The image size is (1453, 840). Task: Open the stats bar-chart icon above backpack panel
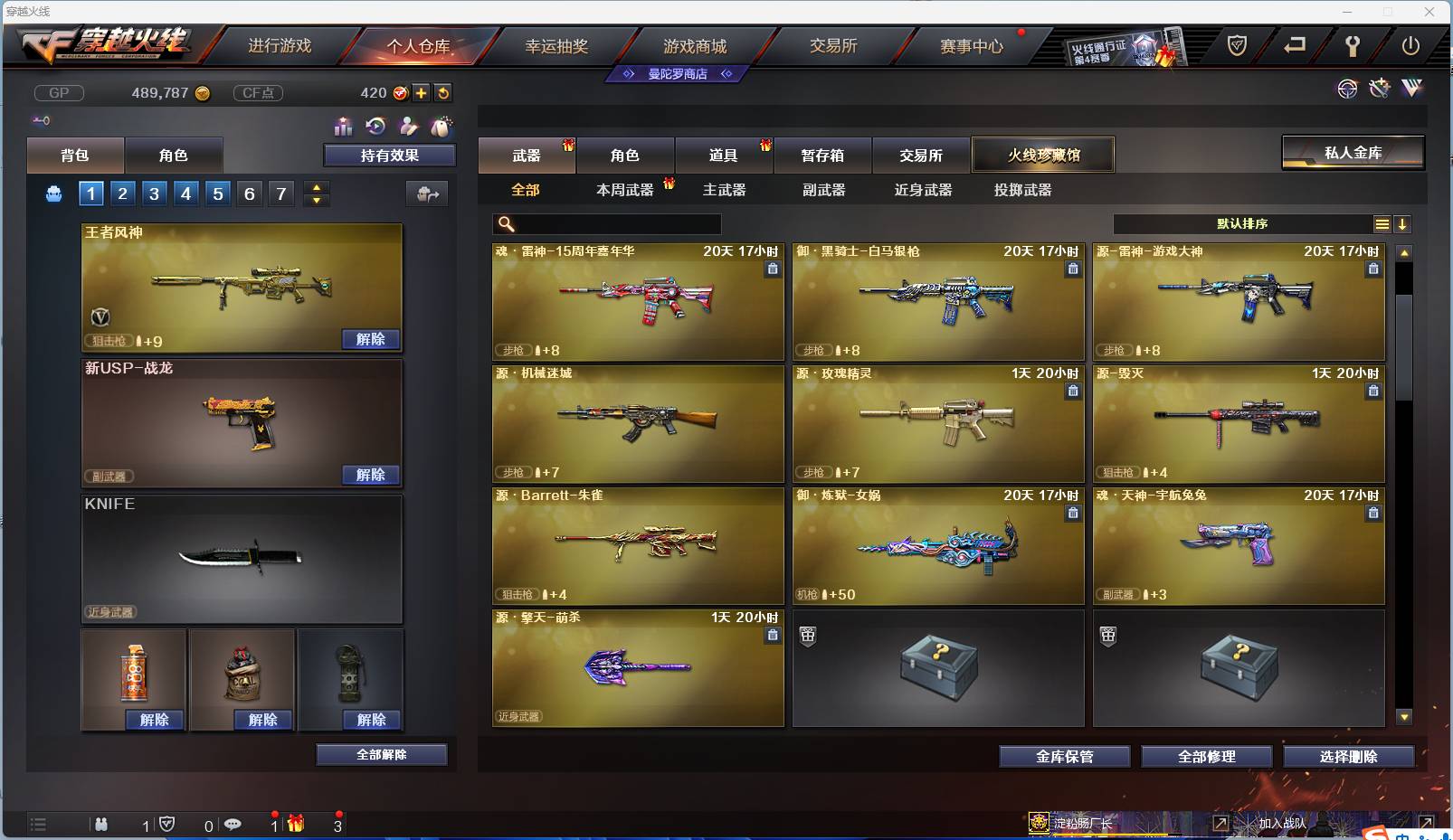344,127
